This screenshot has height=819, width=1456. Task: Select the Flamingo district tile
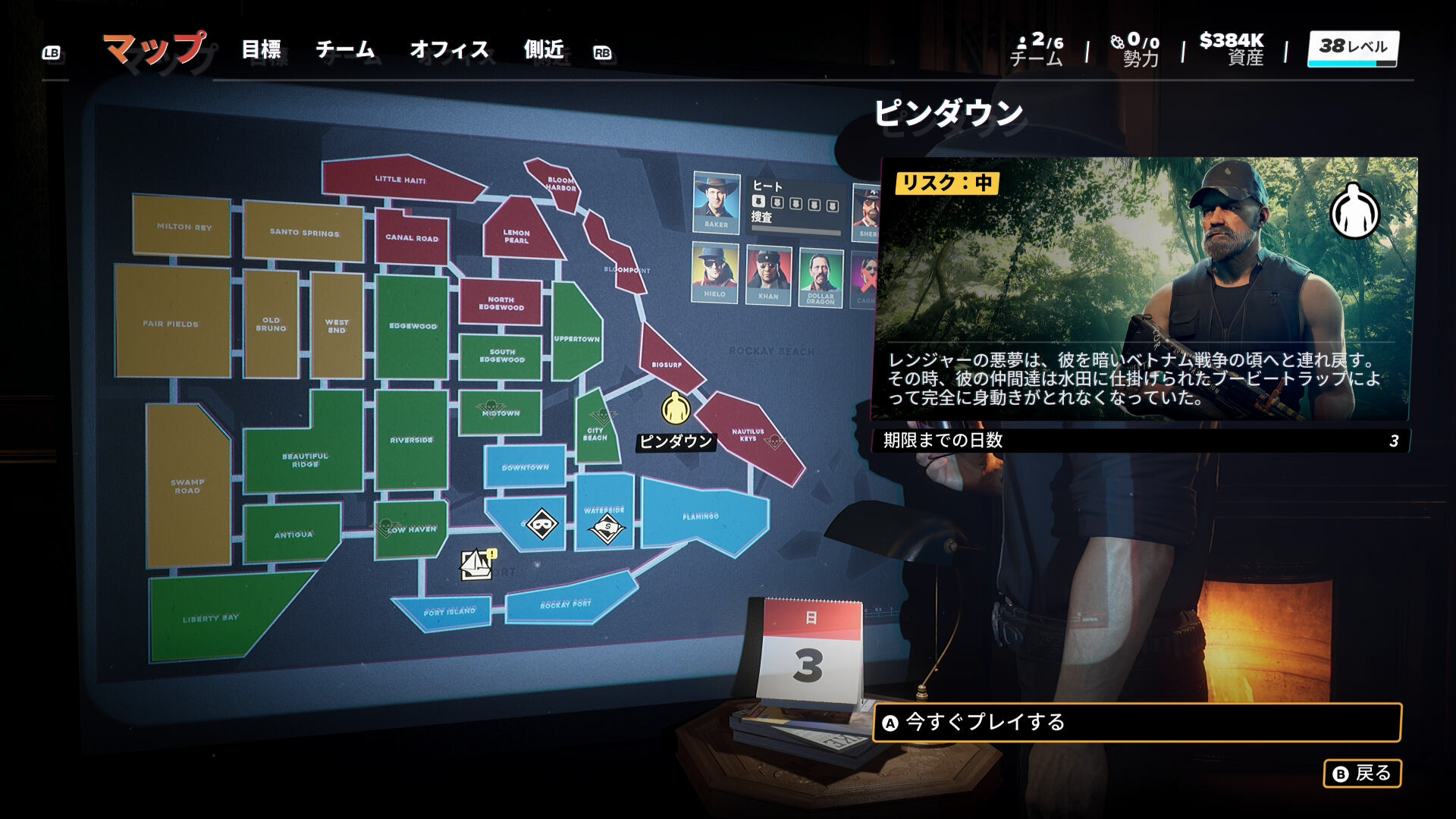[x=701, y=516]
